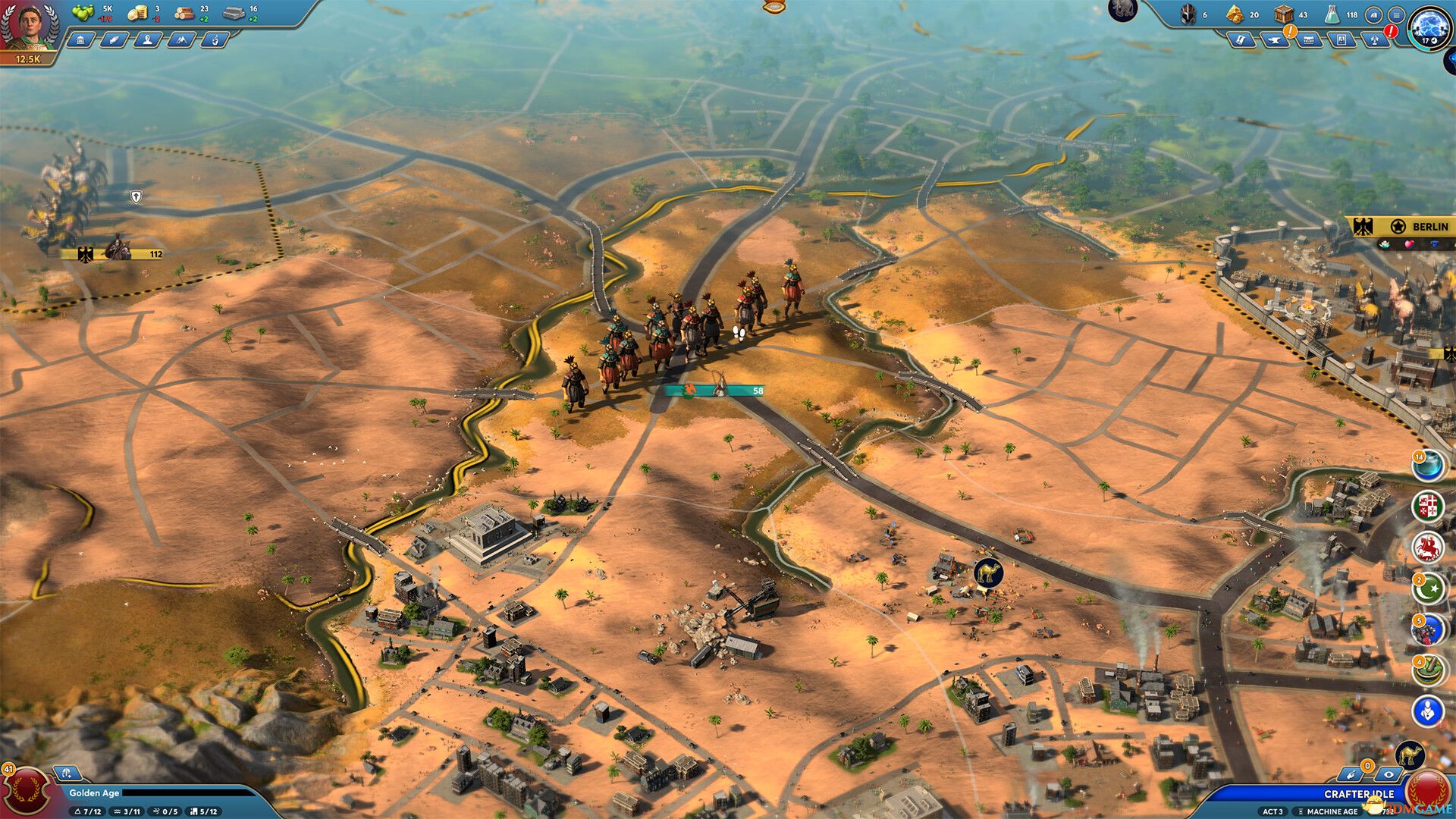Image resolution: width=1456 pixels, height=819 pixels.
Task: Click the science flask showing 118
Action: click(1333, 14)
